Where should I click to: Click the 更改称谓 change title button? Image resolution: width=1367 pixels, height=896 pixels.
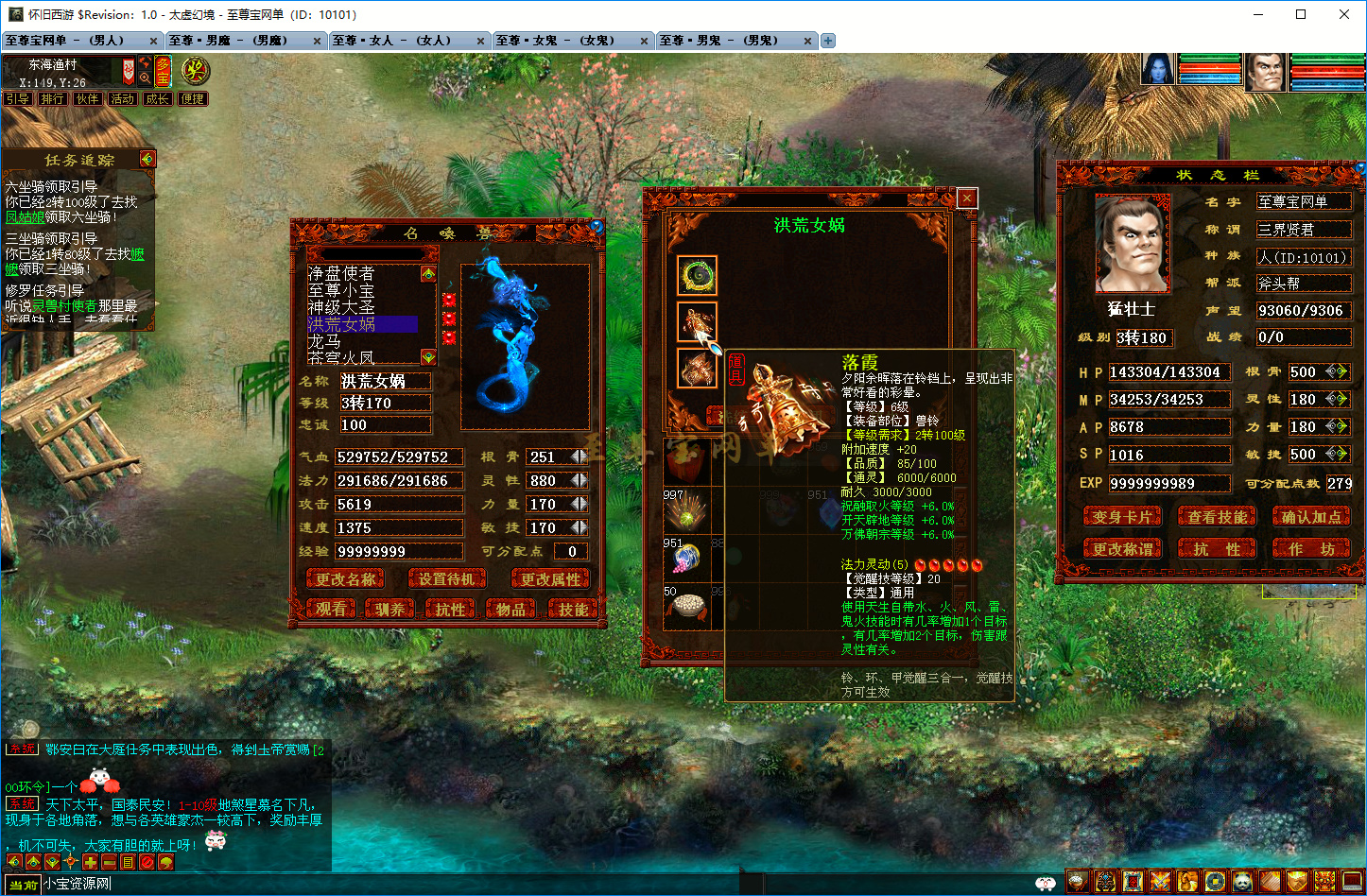pos(1121,549)
